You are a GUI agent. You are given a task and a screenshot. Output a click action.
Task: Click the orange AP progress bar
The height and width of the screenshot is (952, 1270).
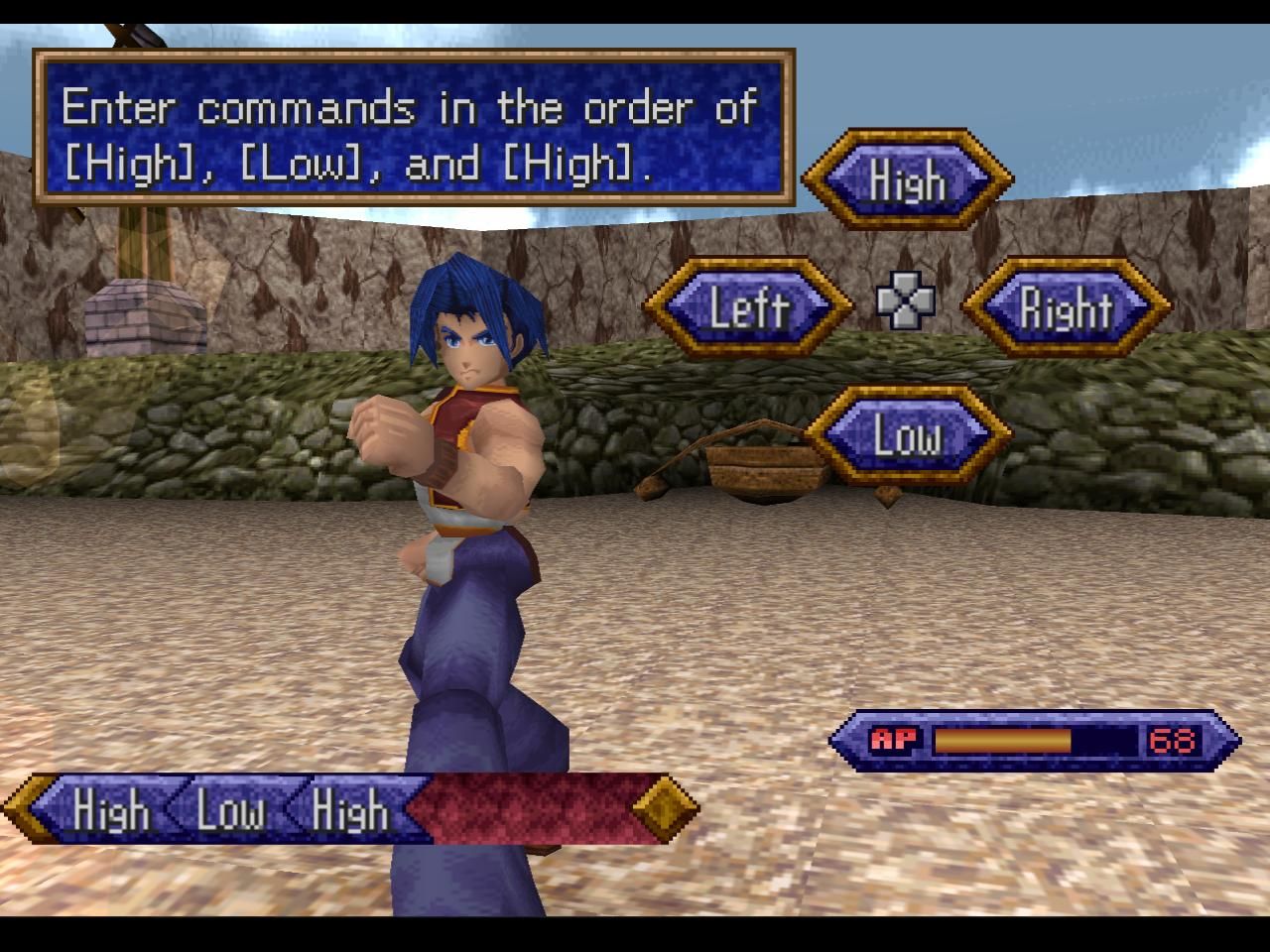1002,737
